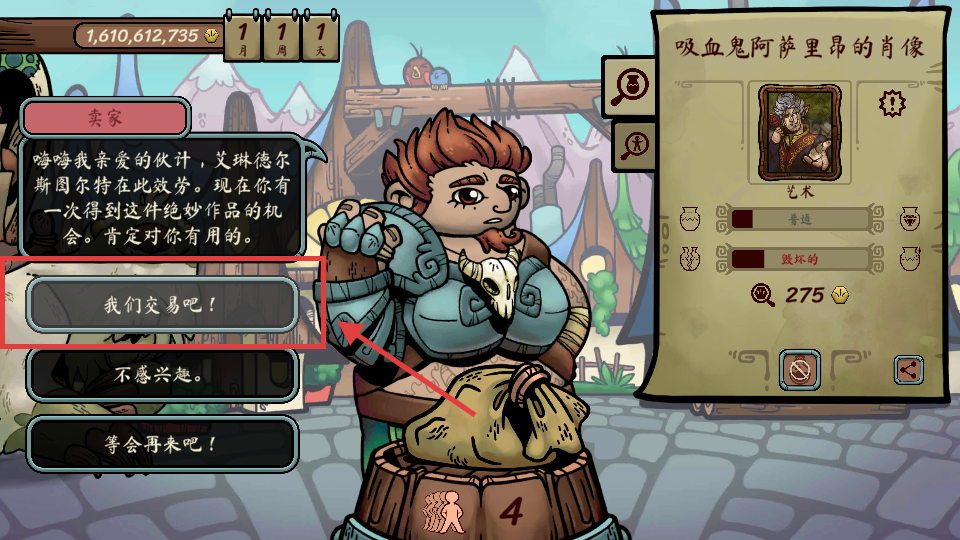Select the "不感兴趣。" reply
The image size is (960, 540).
(162, 375)
